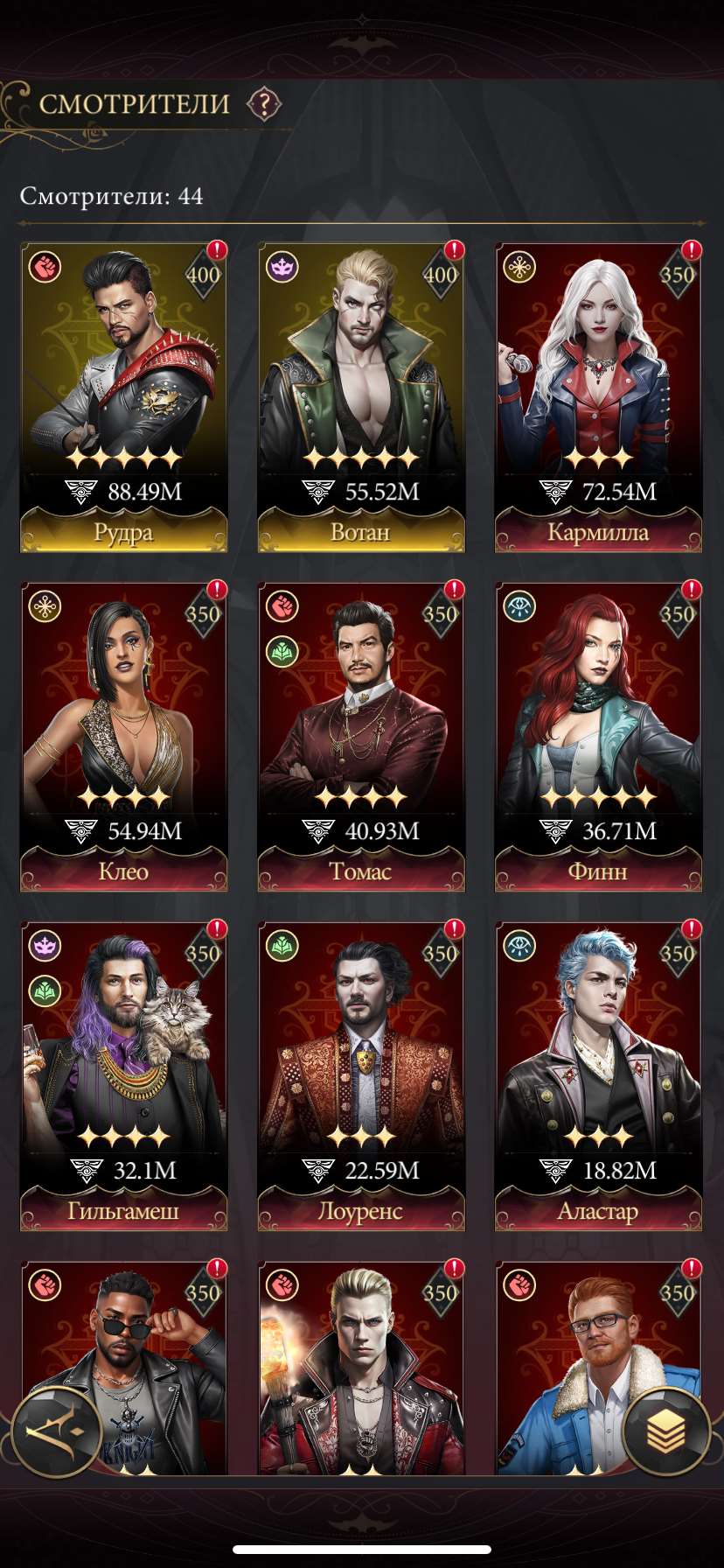The image size is (724, 1568).
Task: Select the Клео warden card
Action: click(123, 737)
